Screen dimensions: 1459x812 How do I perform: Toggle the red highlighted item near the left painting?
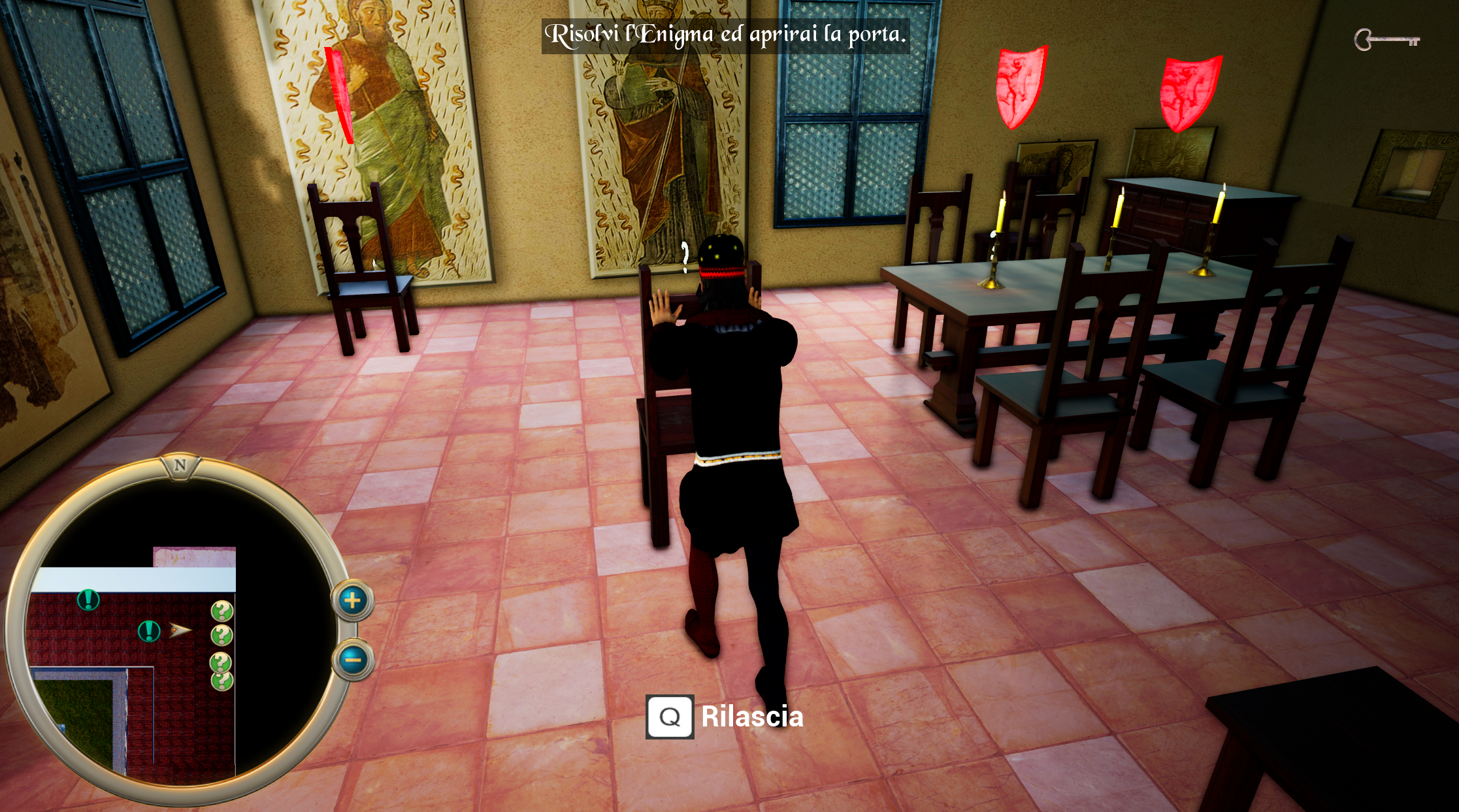tap(339, 95)
